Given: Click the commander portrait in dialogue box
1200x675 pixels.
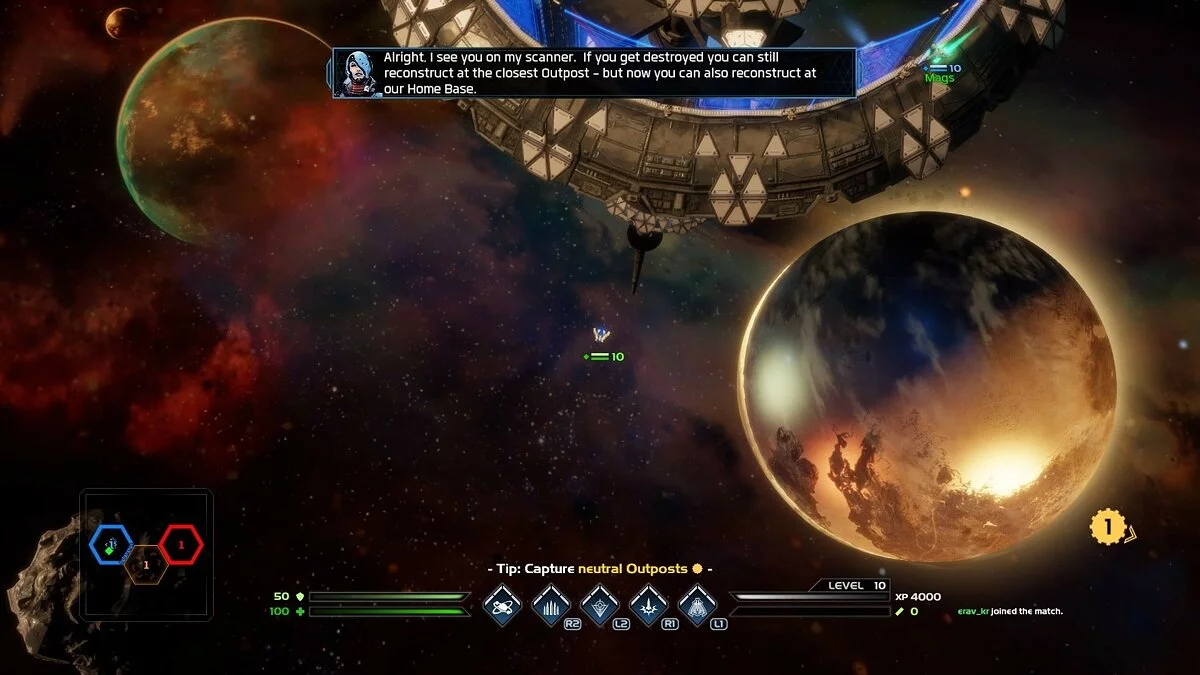Looking at the screenshot, I should click(x=357, y=73).
